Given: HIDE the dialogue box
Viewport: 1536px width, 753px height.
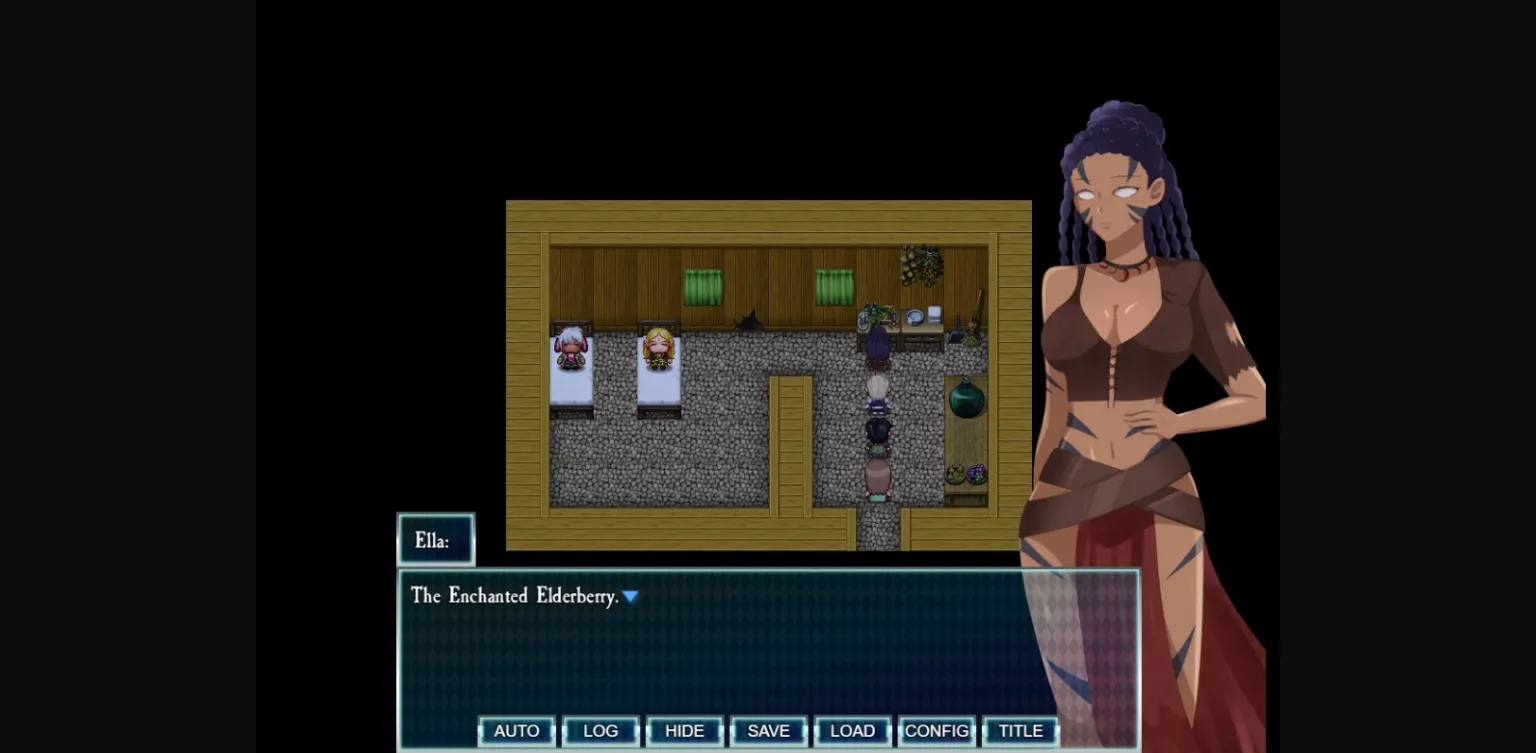Looking at the screenshot, I should click(684, 731).
